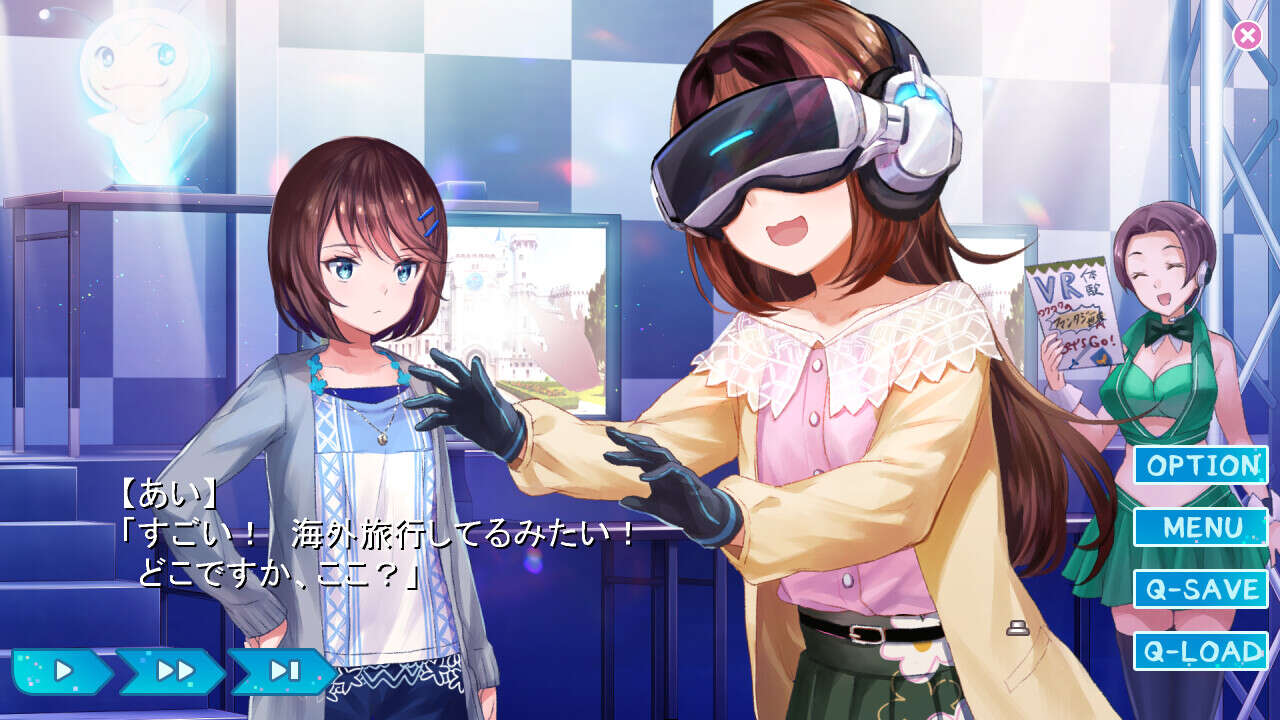Activate the double-arrow fast-forward button
The height and width of the screenshot is (720, 1280).
click(173, 671)
